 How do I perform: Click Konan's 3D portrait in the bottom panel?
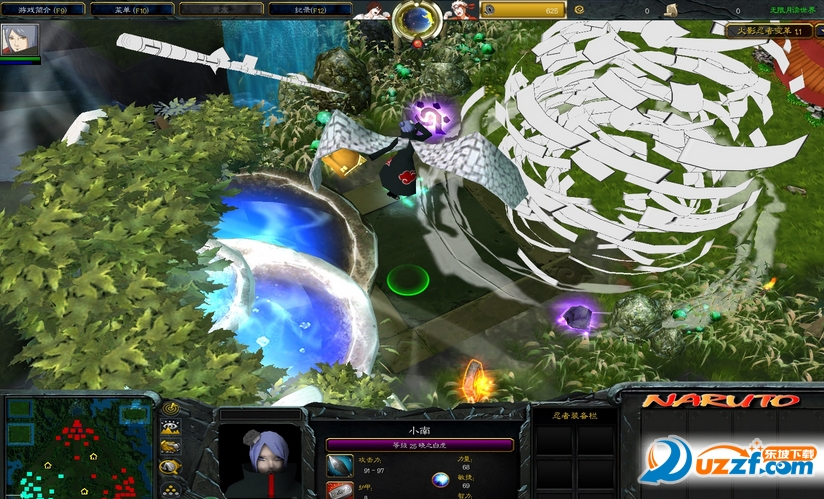(x=263, y=461)
